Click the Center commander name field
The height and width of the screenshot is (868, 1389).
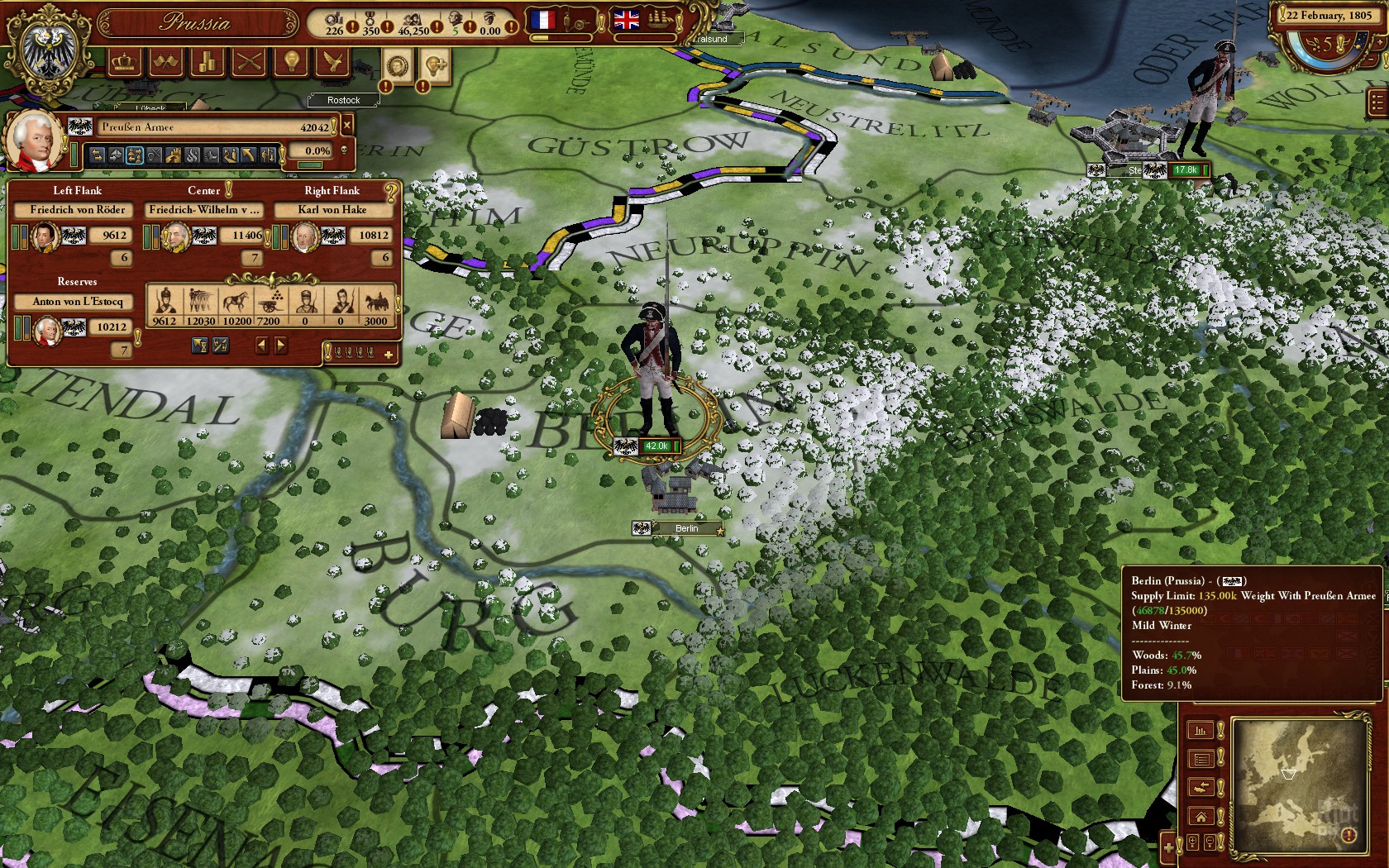coord(204,210)
